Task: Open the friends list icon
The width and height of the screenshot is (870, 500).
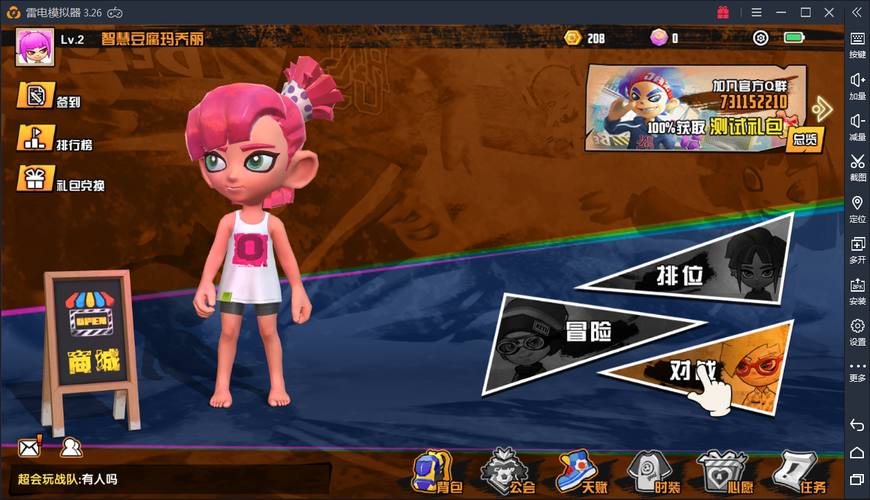Action: pos(69,447)
